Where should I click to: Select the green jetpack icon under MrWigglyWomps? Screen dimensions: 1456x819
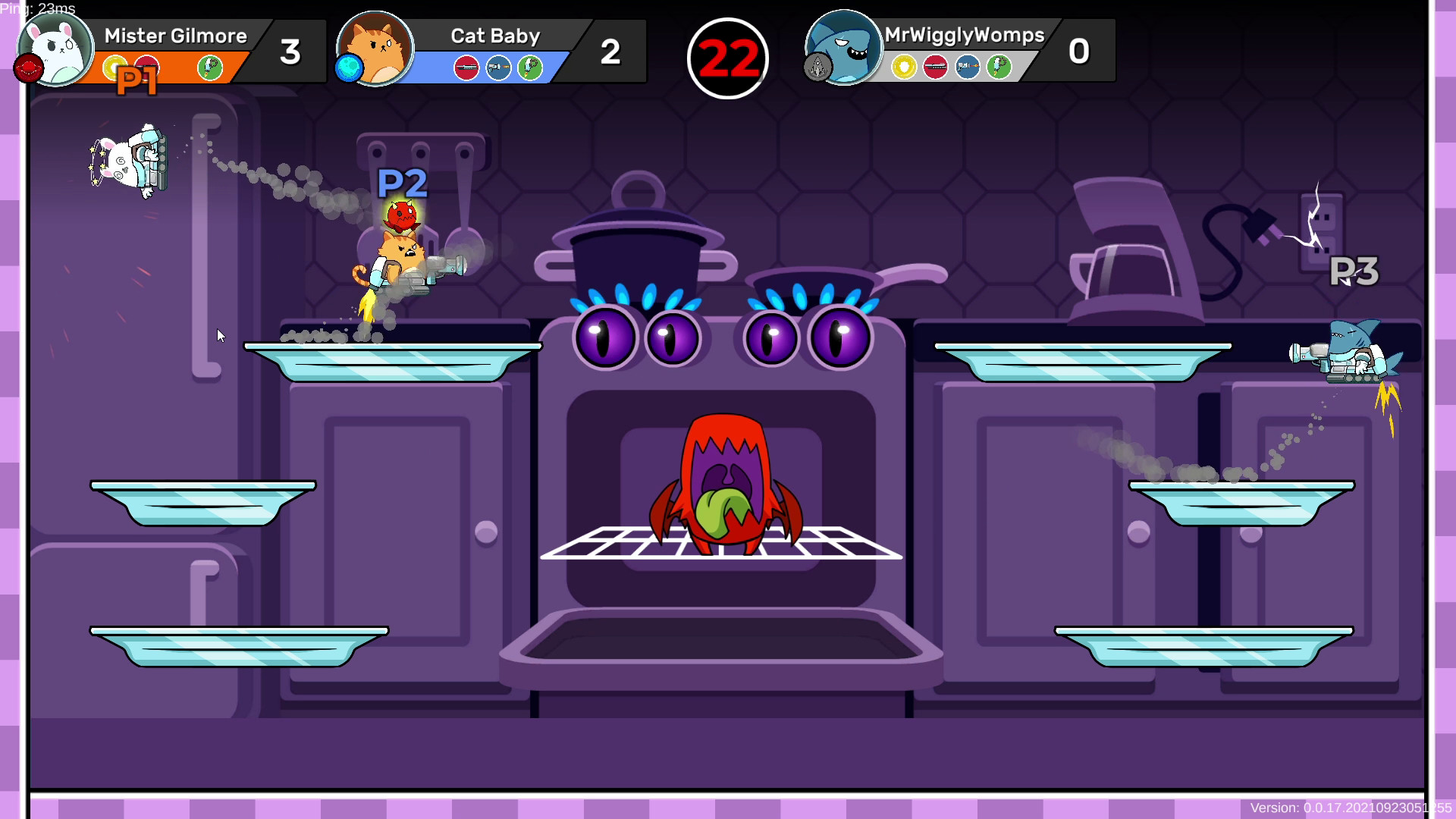[x=999, y=67]
